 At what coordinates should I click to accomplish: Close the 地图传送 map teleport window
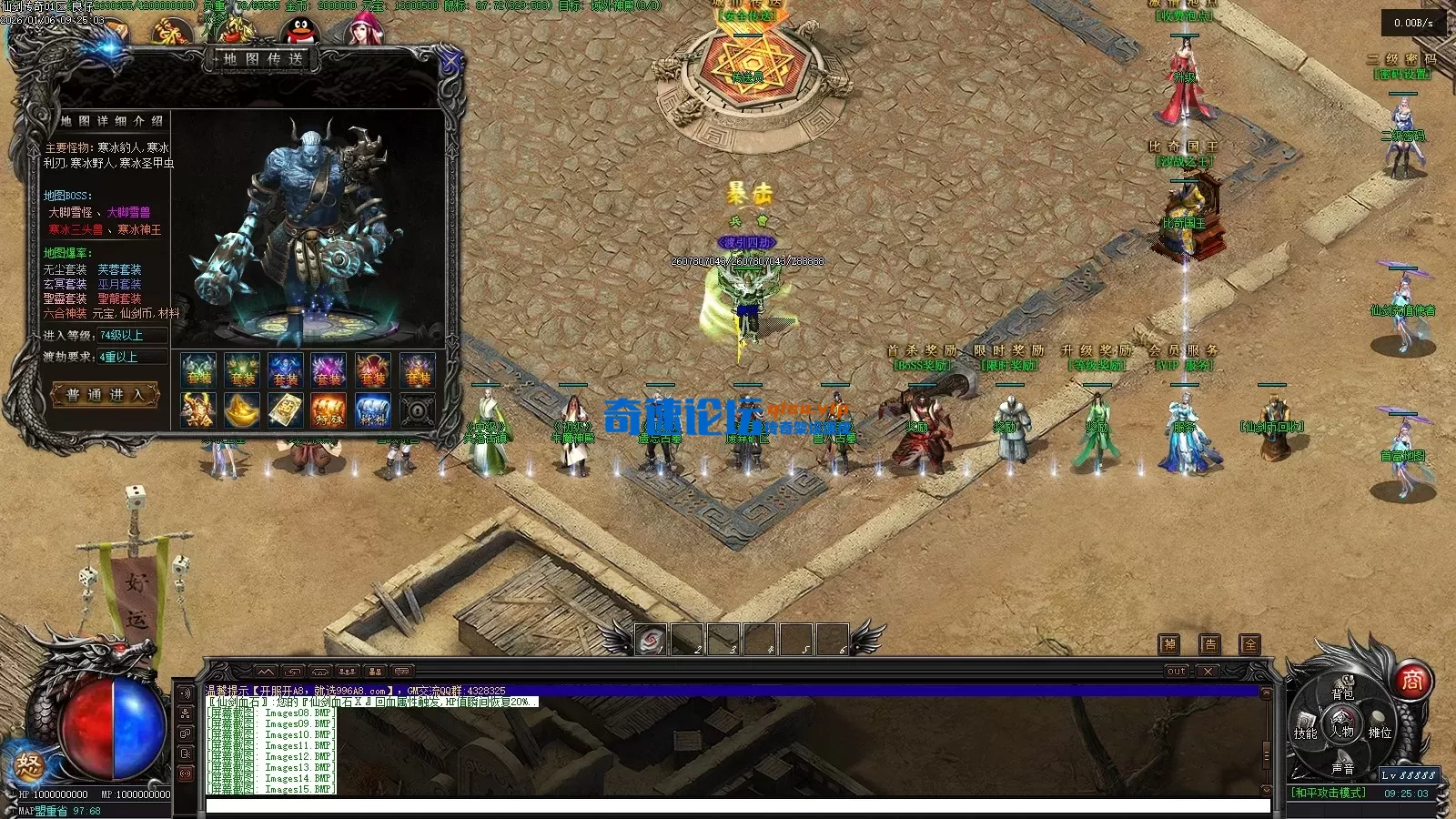[450, 62]
